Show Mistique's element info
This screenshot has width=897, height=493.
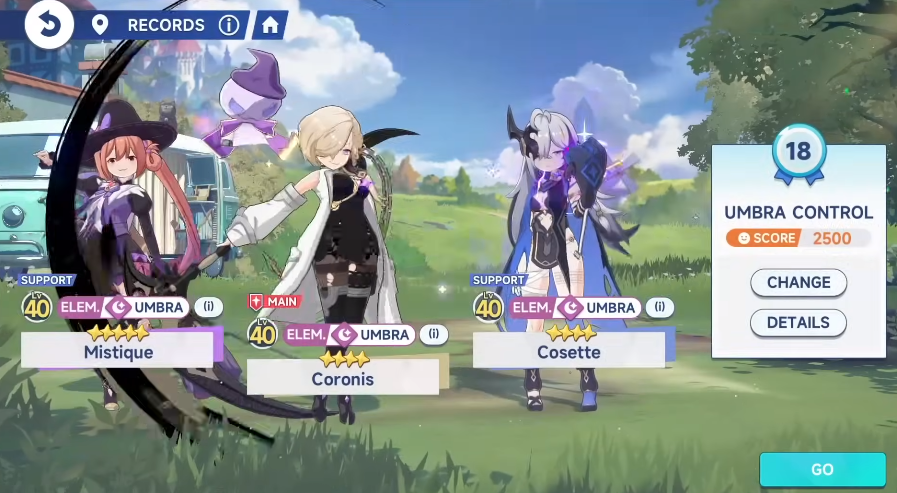point(209,307)
